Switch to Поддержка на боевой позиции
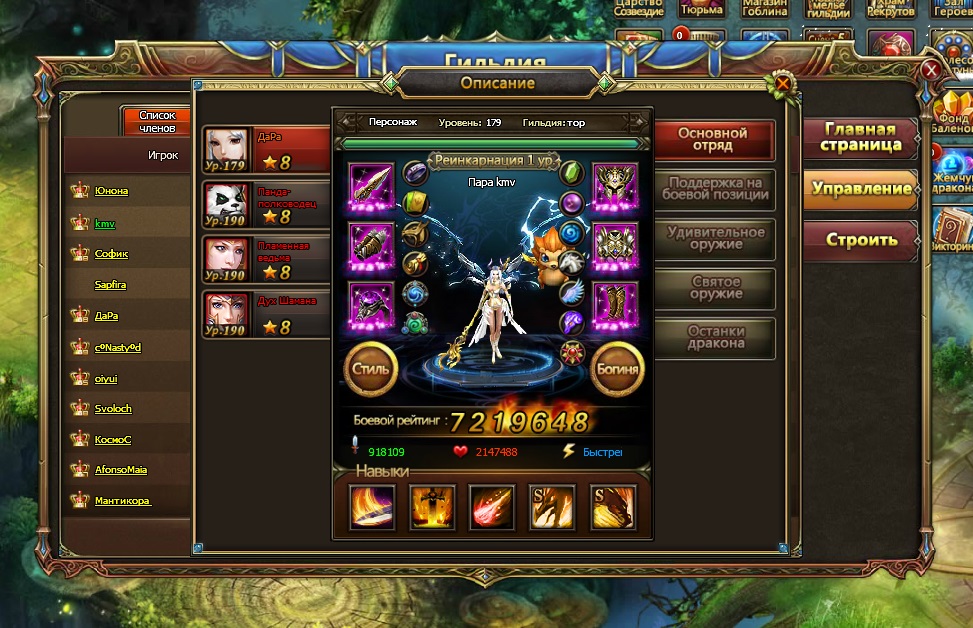 coord(715,190)
